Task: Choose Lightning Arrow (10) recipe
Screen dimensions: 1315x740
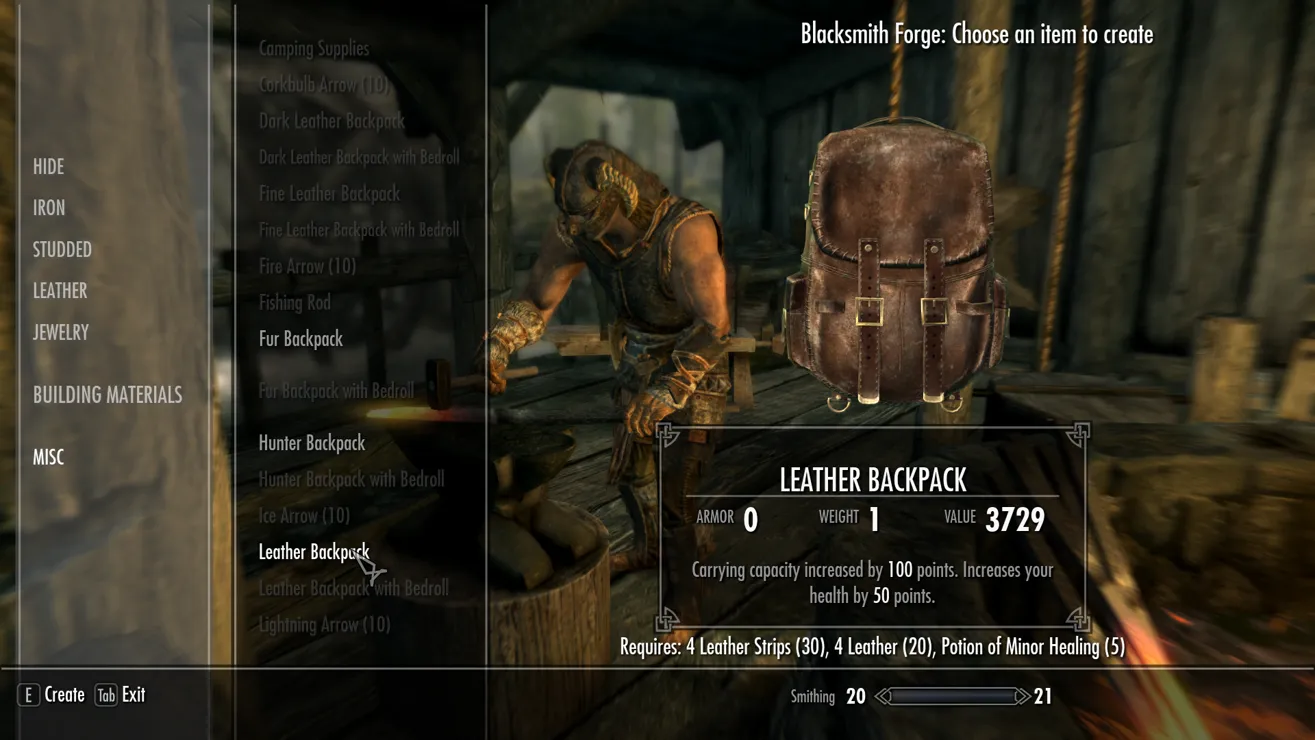Action: [x=324, y=625]
